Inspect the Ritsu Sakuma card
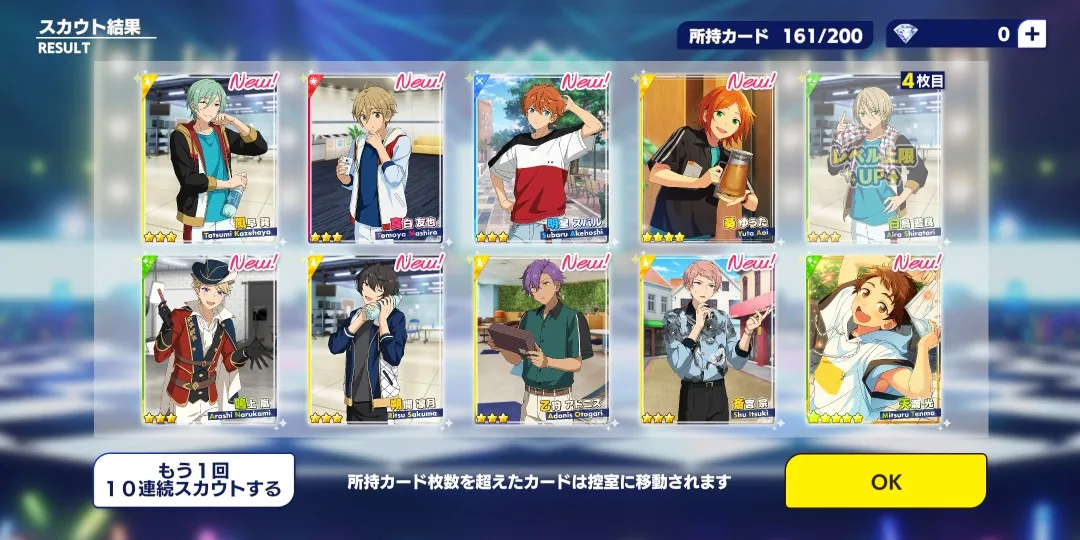This screenshot has width=1080, height=540. pyautogui.click(x=376, y=340)
